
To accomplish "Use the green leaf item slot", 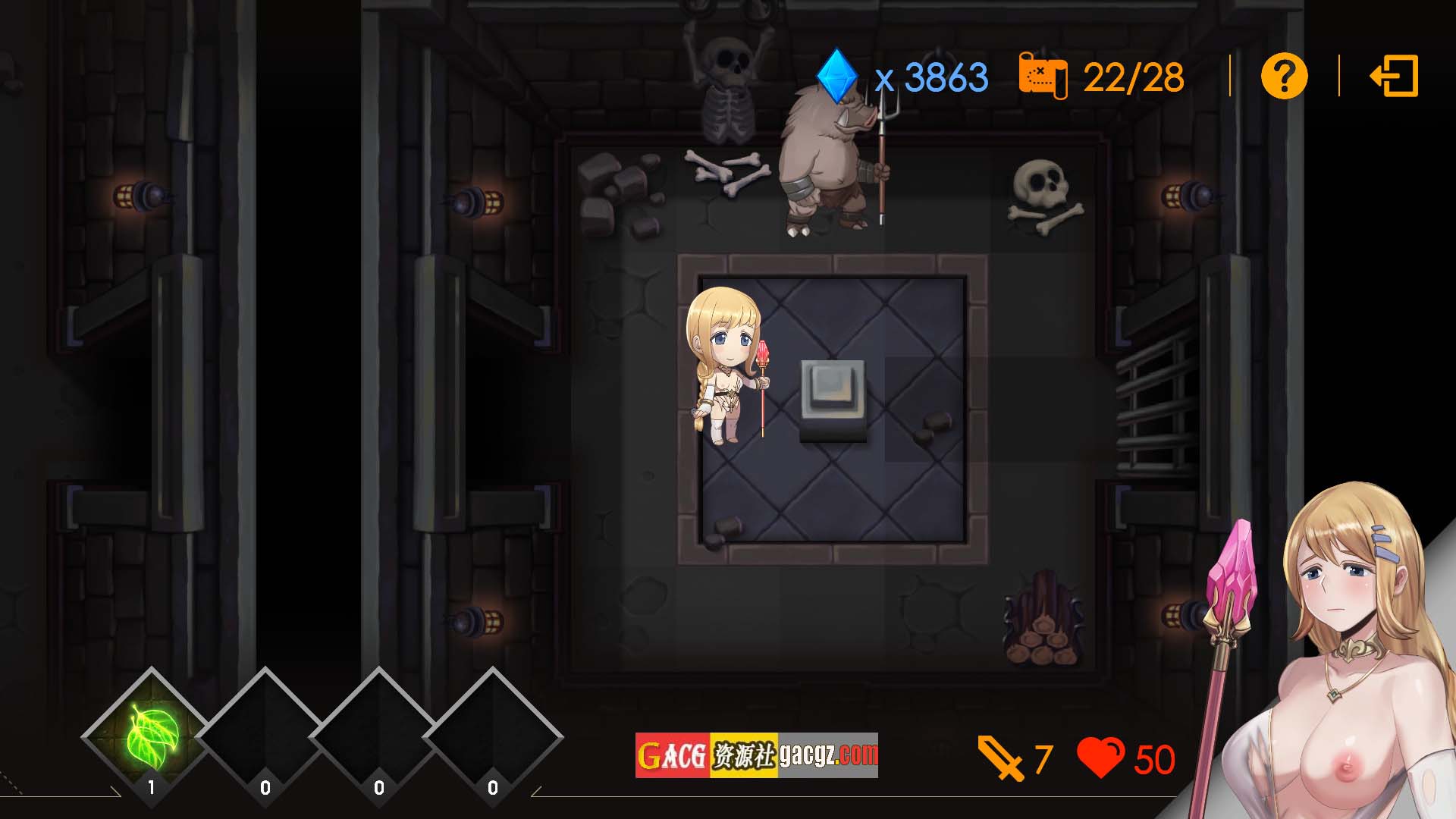I will [152, 735].
